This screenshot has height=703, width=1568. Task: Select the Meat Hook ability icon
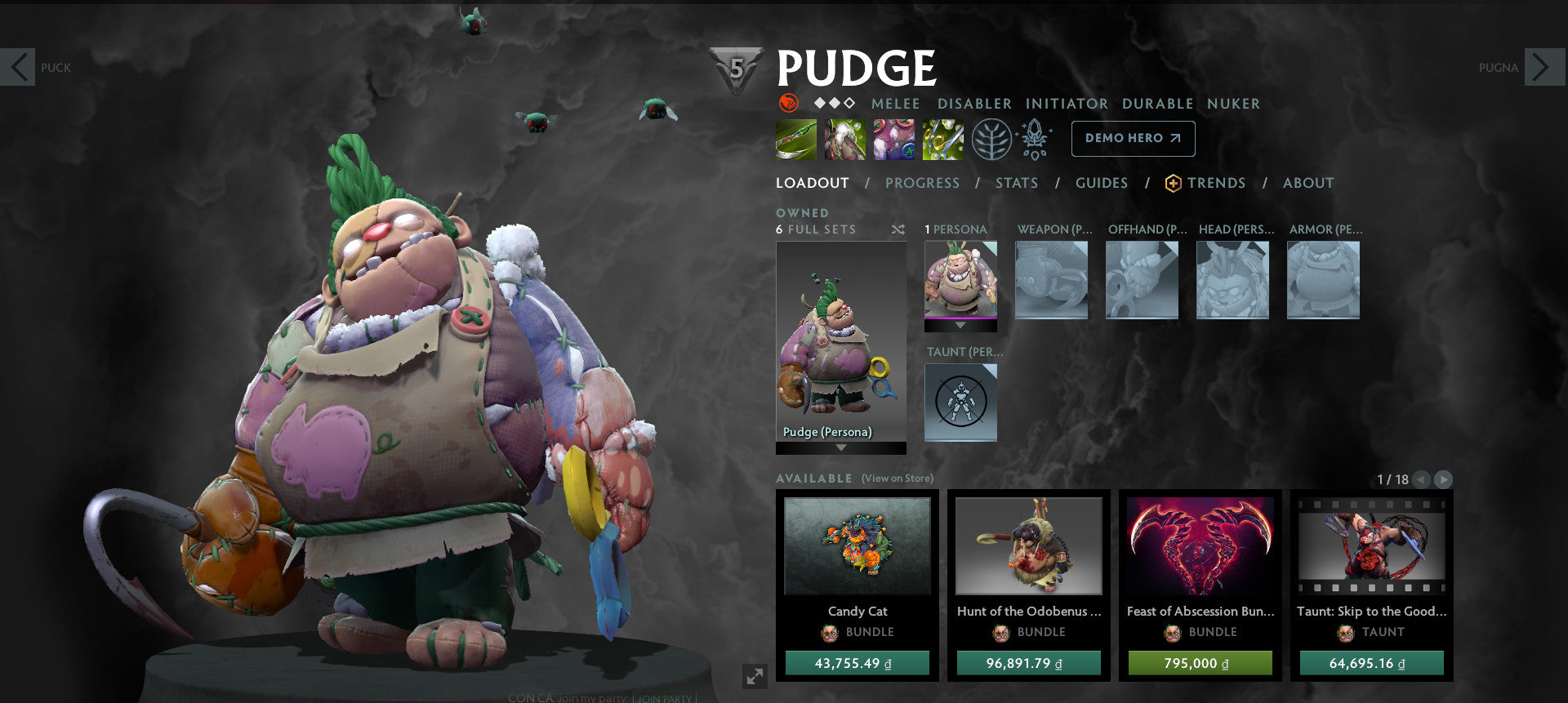[x=795, y=139]
